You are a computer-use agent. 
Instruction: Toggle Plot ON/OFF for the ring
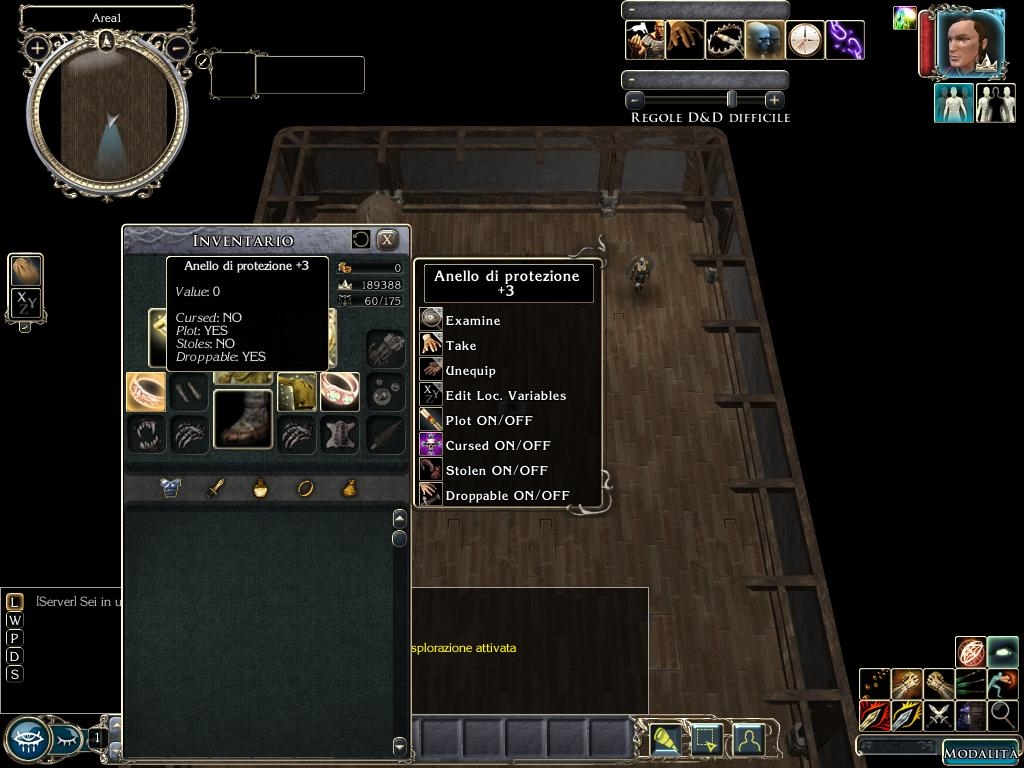point(488,420)
